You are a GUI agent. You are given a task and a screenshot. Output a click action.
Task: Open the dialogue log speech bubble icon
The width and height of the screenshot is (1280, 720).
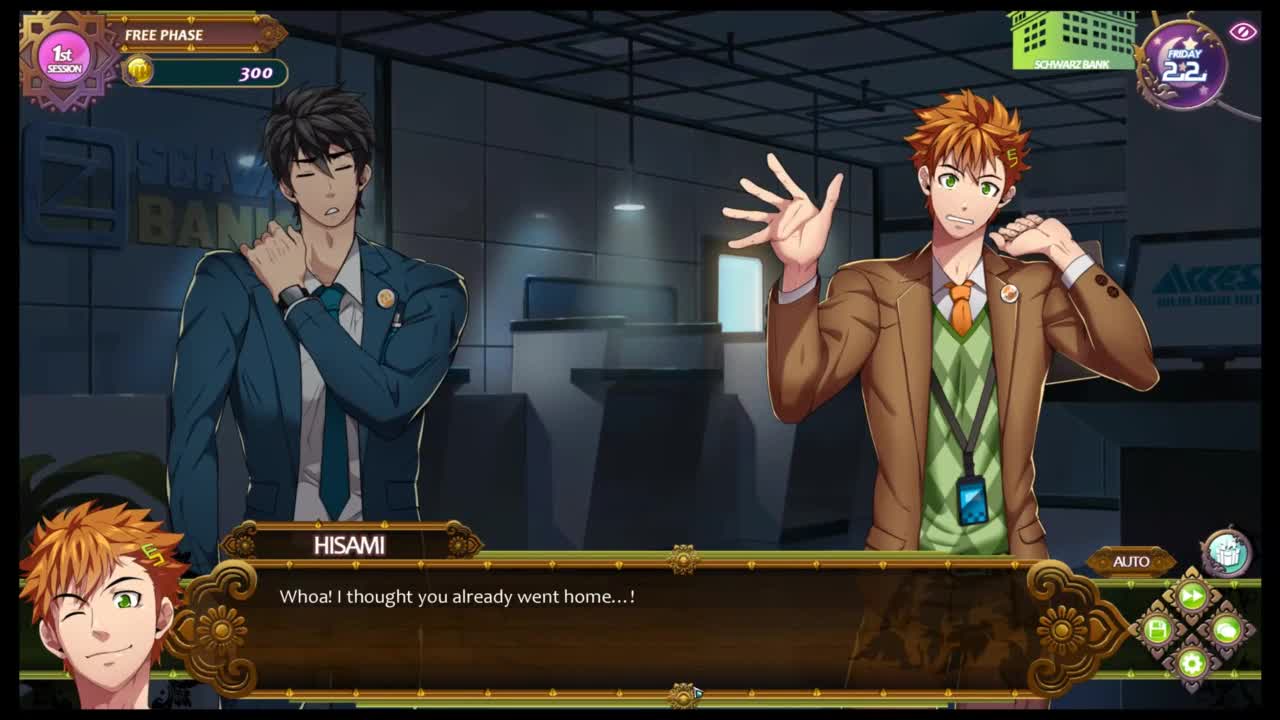click(x=1226, y=630)
